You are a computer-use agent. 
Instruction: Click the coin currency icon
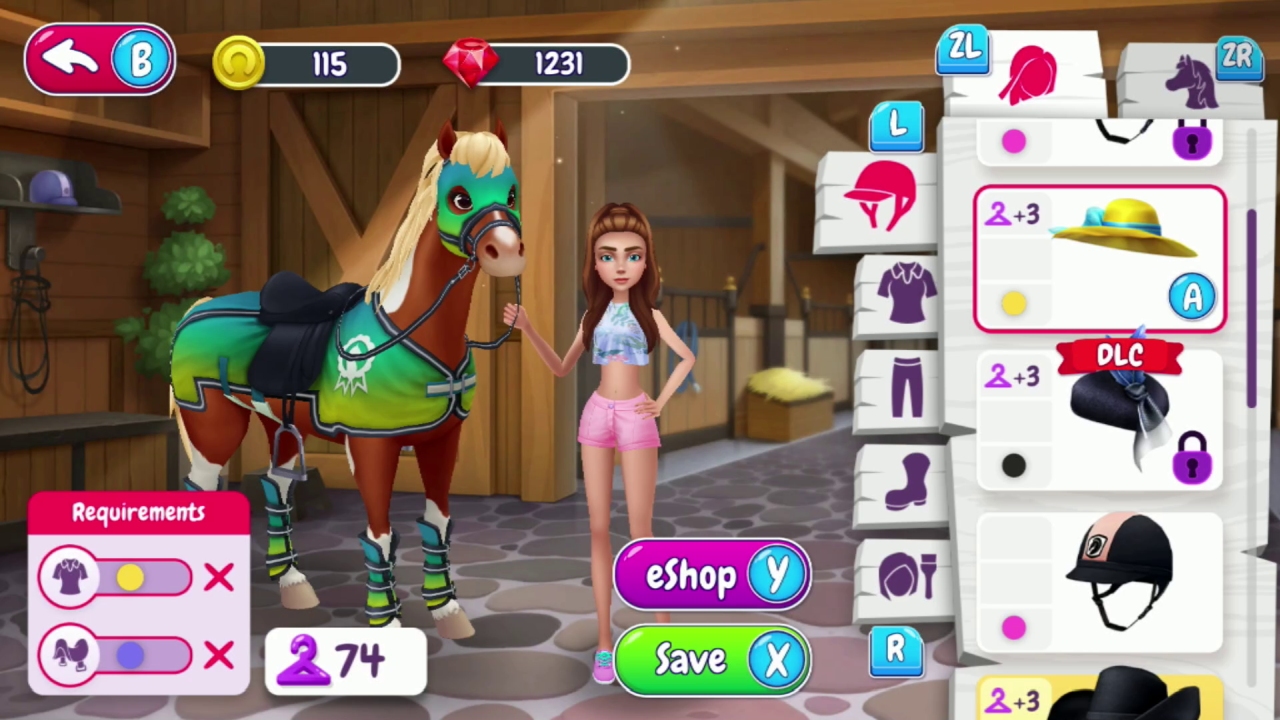[x=239, y=63]
